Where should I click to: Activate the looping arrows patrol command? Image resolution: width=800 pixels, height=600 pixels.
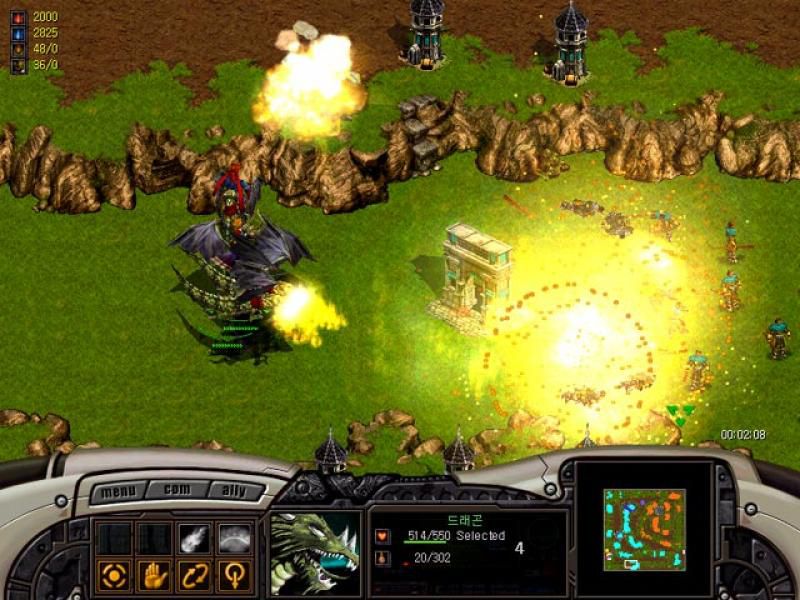(x=194, y=574)
